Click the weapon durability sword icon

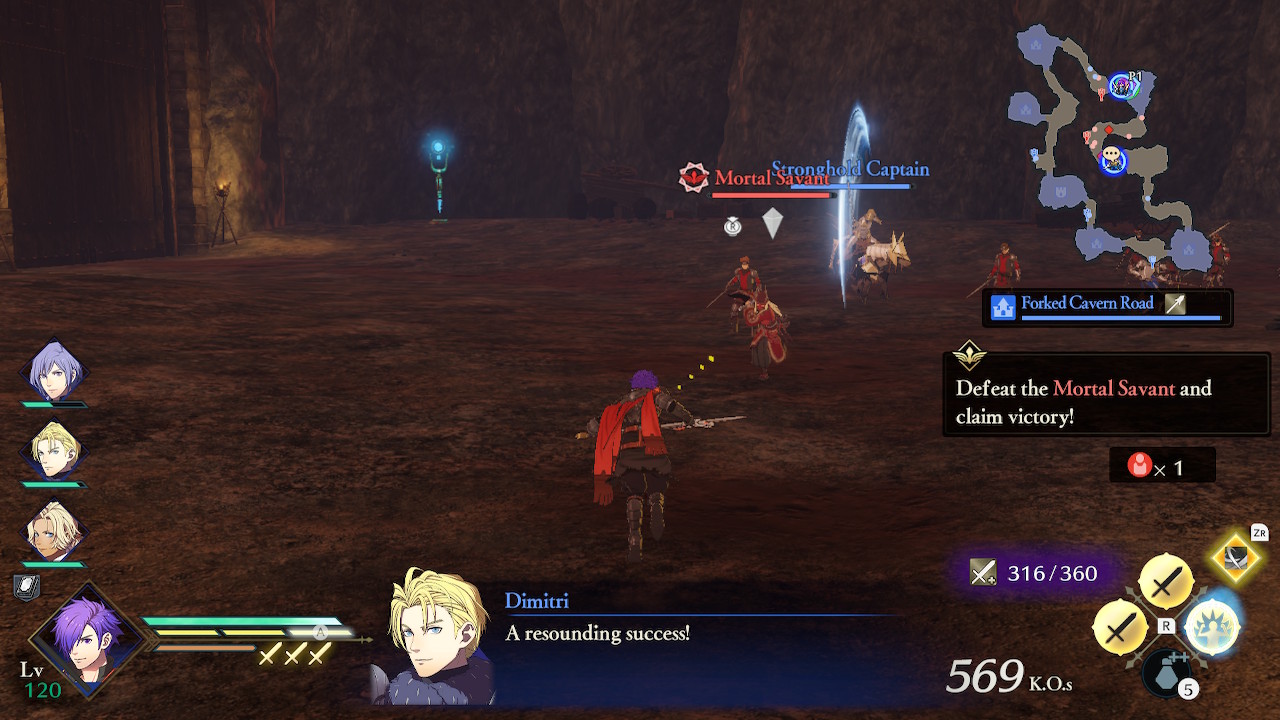coord(983,573)
